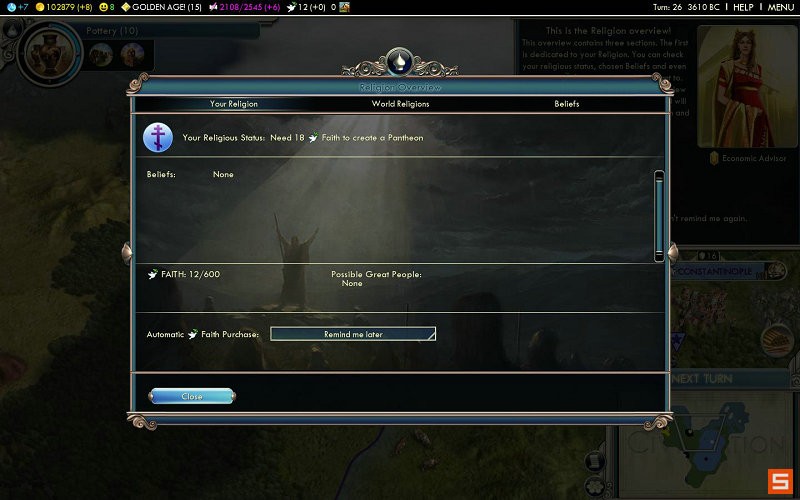Open the Beliefs tab

(566, 104)
